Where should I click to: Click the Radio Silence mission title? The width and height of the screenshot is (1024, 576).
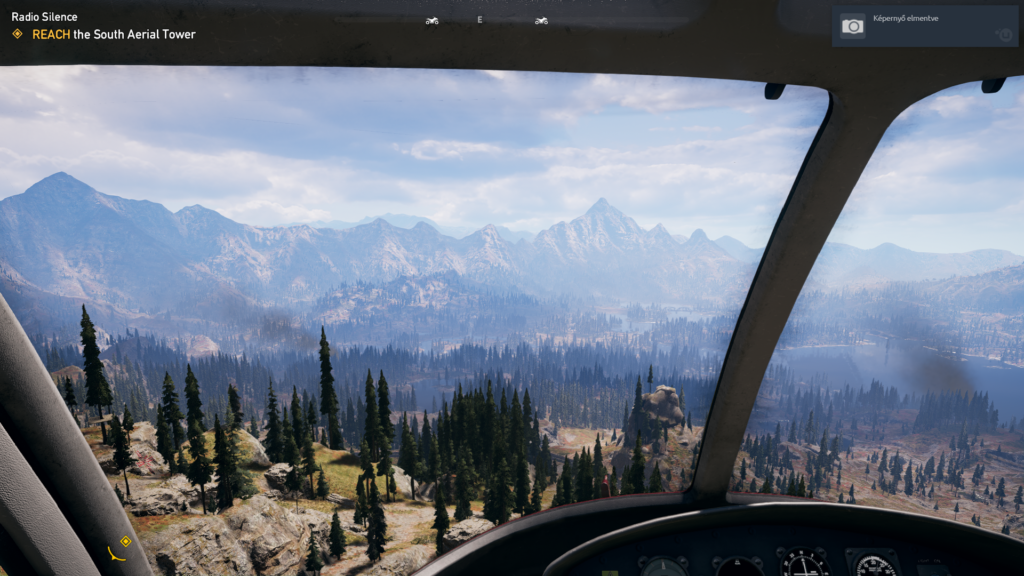(x=44, y=17)
